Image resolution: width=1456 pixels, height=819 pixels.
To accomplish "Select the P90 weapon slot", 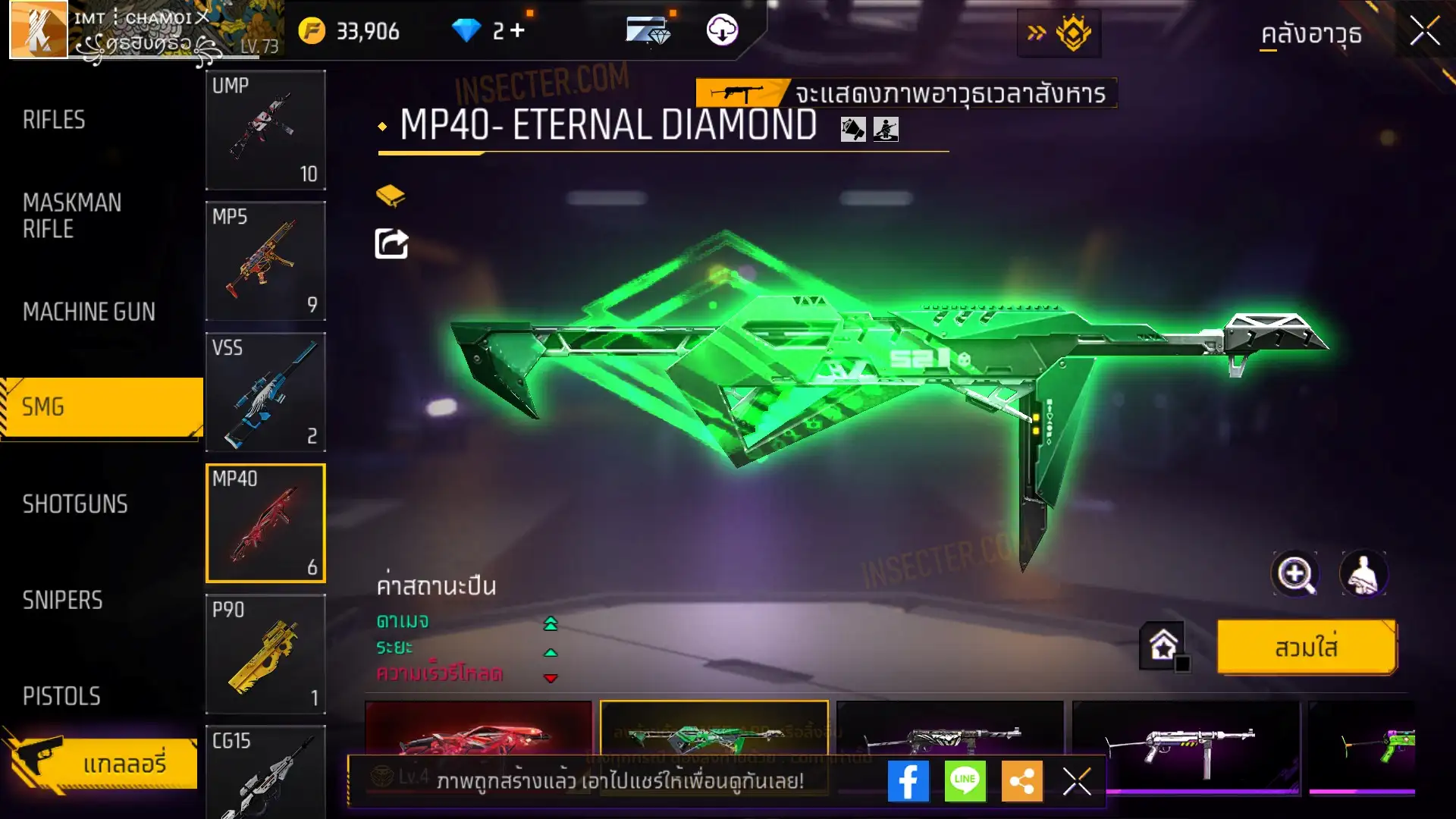I will click(265, 654).
